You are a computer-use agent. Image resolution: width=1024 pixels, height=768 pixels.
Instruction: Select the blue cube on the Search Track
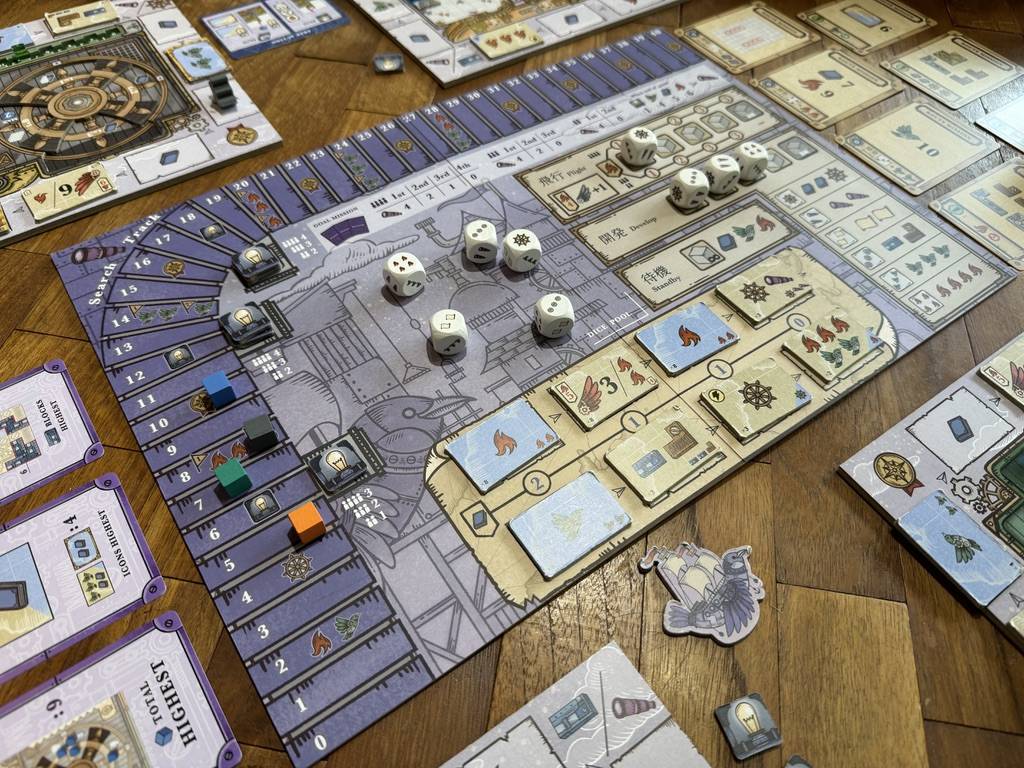[x=219, y=388]
